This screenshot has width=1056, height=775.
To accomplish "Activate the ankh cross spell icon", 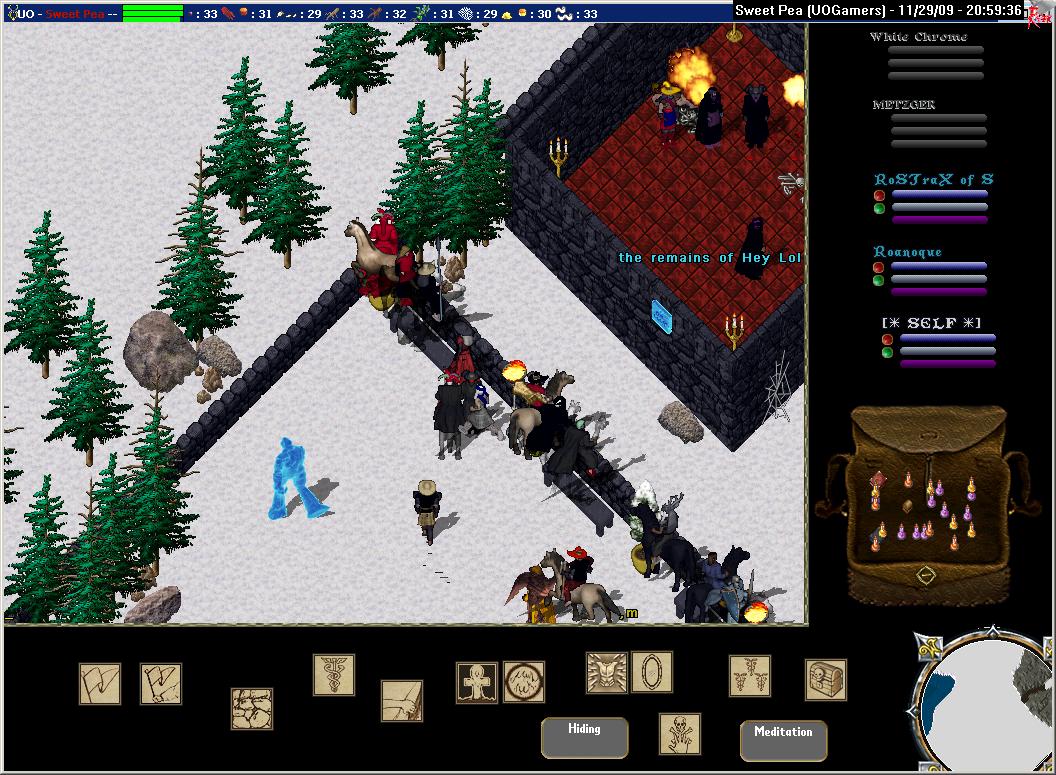I will pos(476,682).
